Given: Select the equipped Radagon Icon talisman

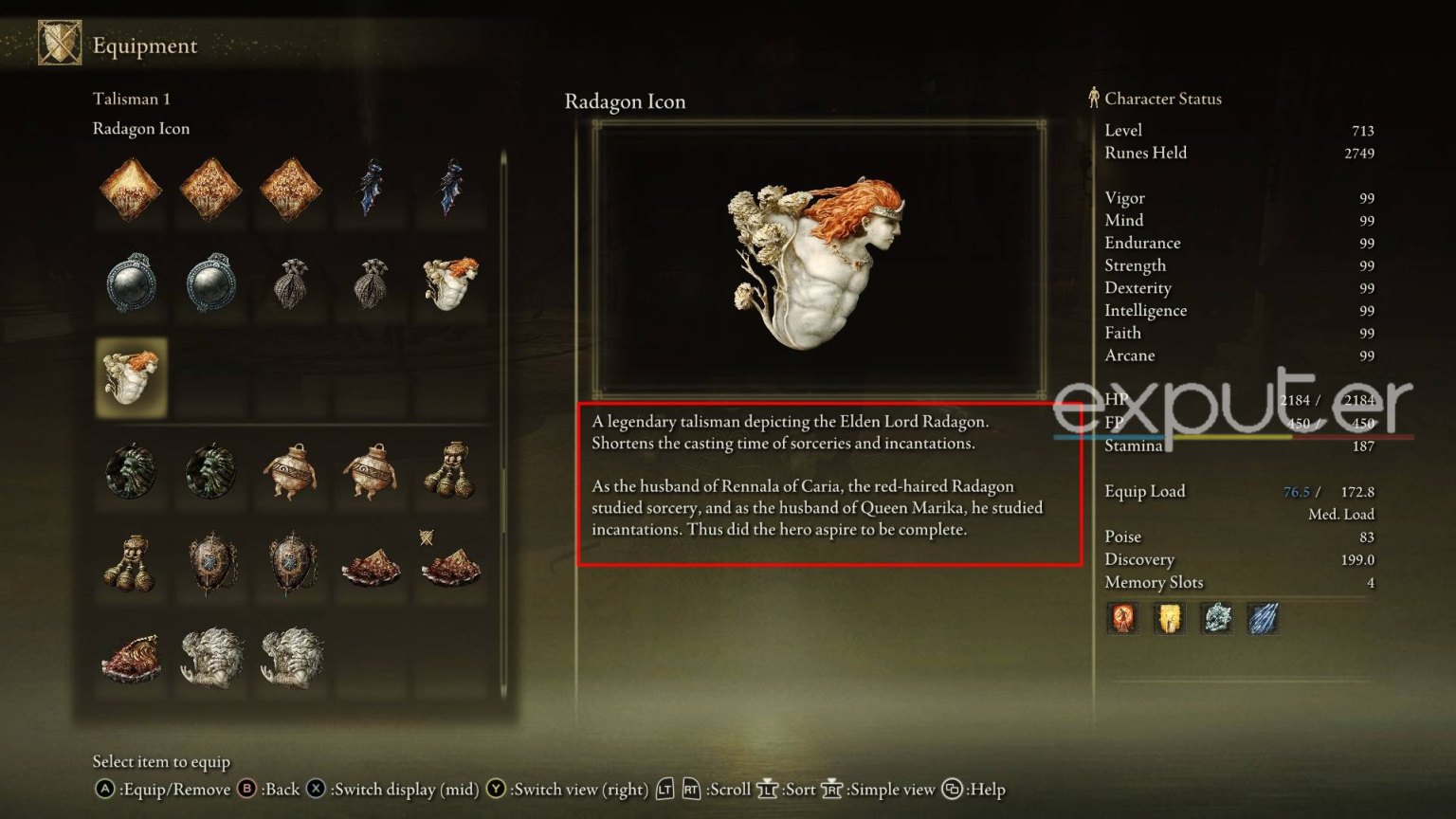Looking at the screenshot, I should pos(130,379).
